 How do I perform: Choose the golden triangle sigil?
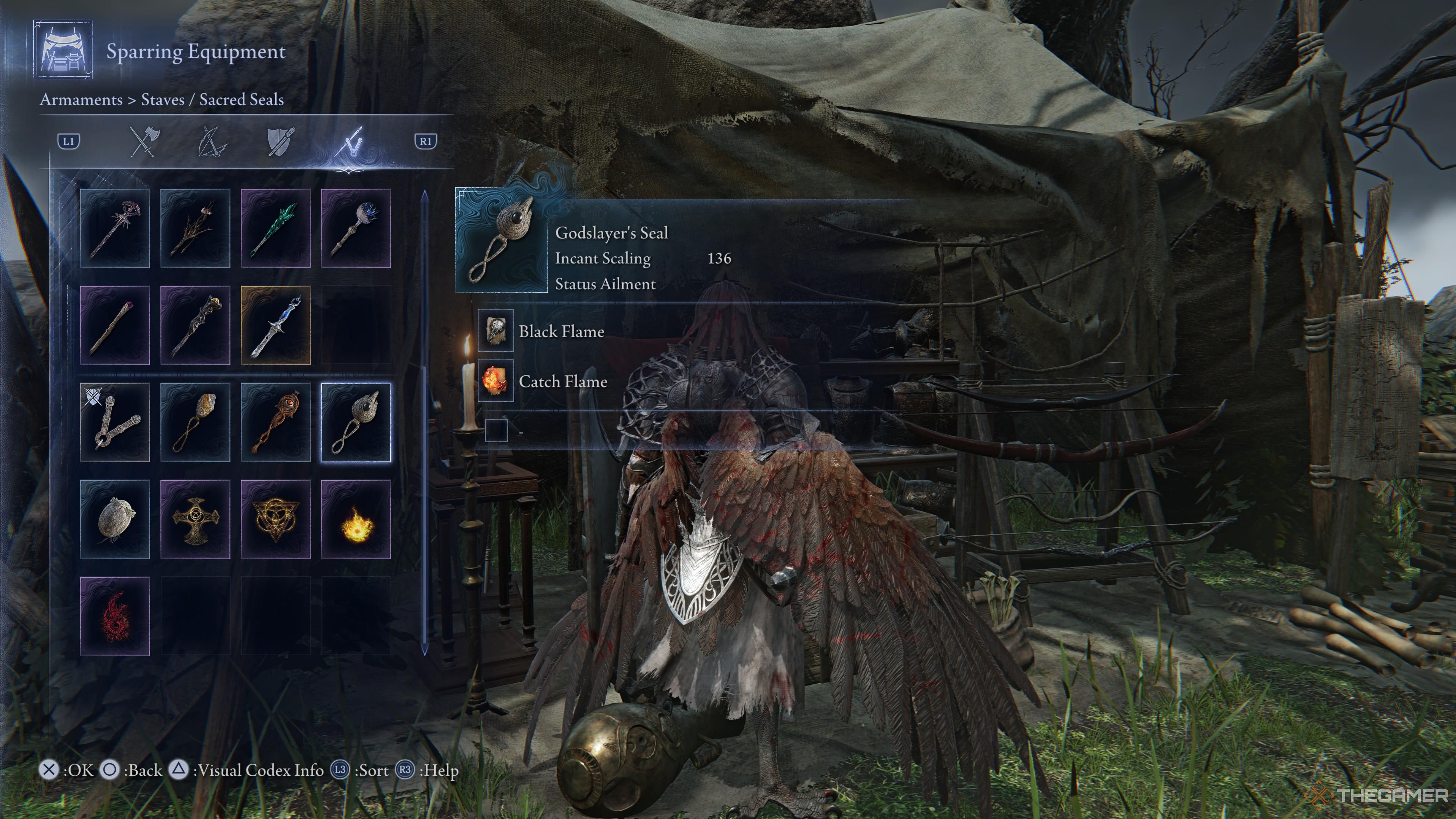276,519
